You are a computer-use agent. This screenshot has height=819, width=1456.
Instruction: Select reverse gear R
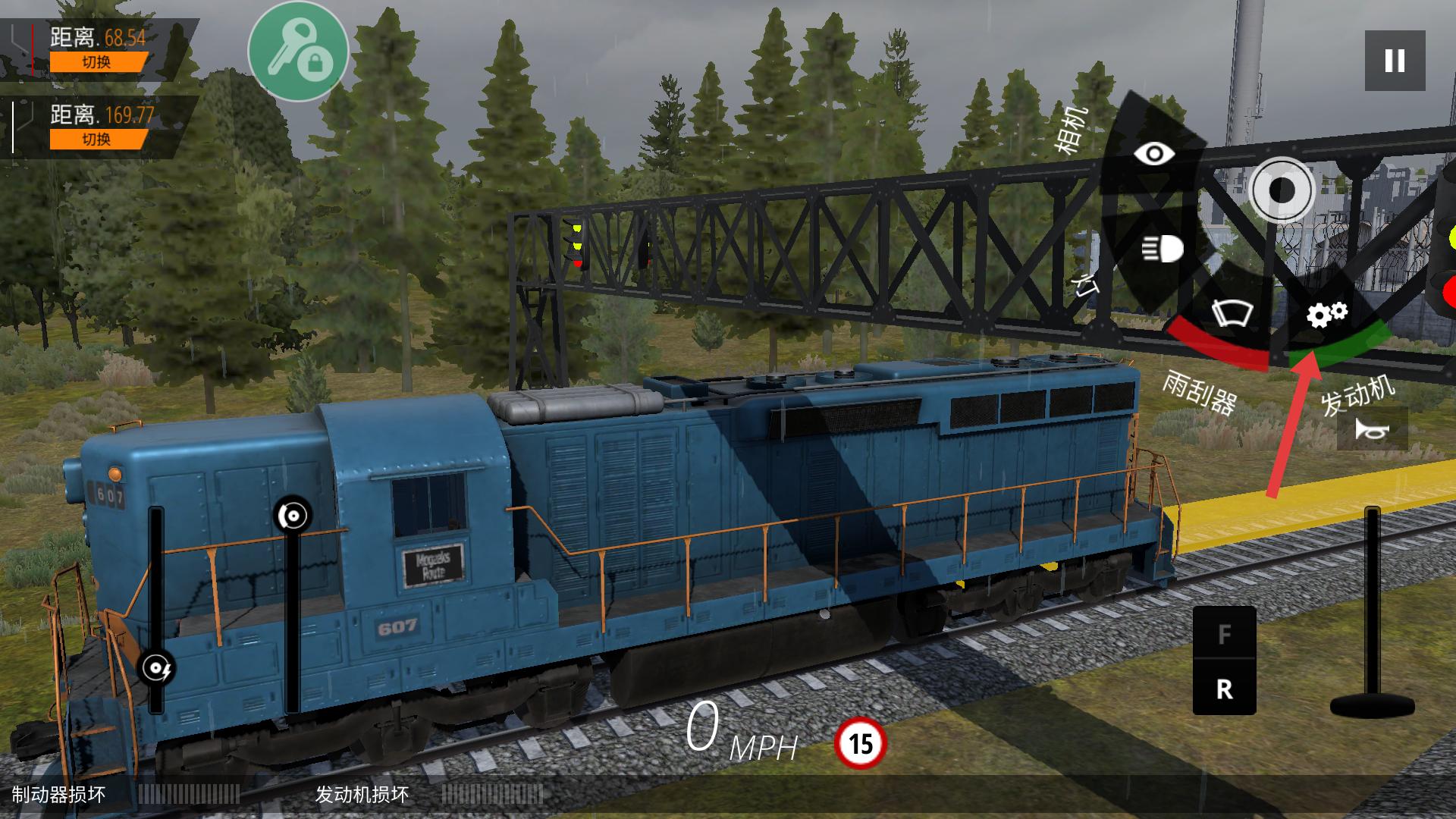[x=1224, y=689]
